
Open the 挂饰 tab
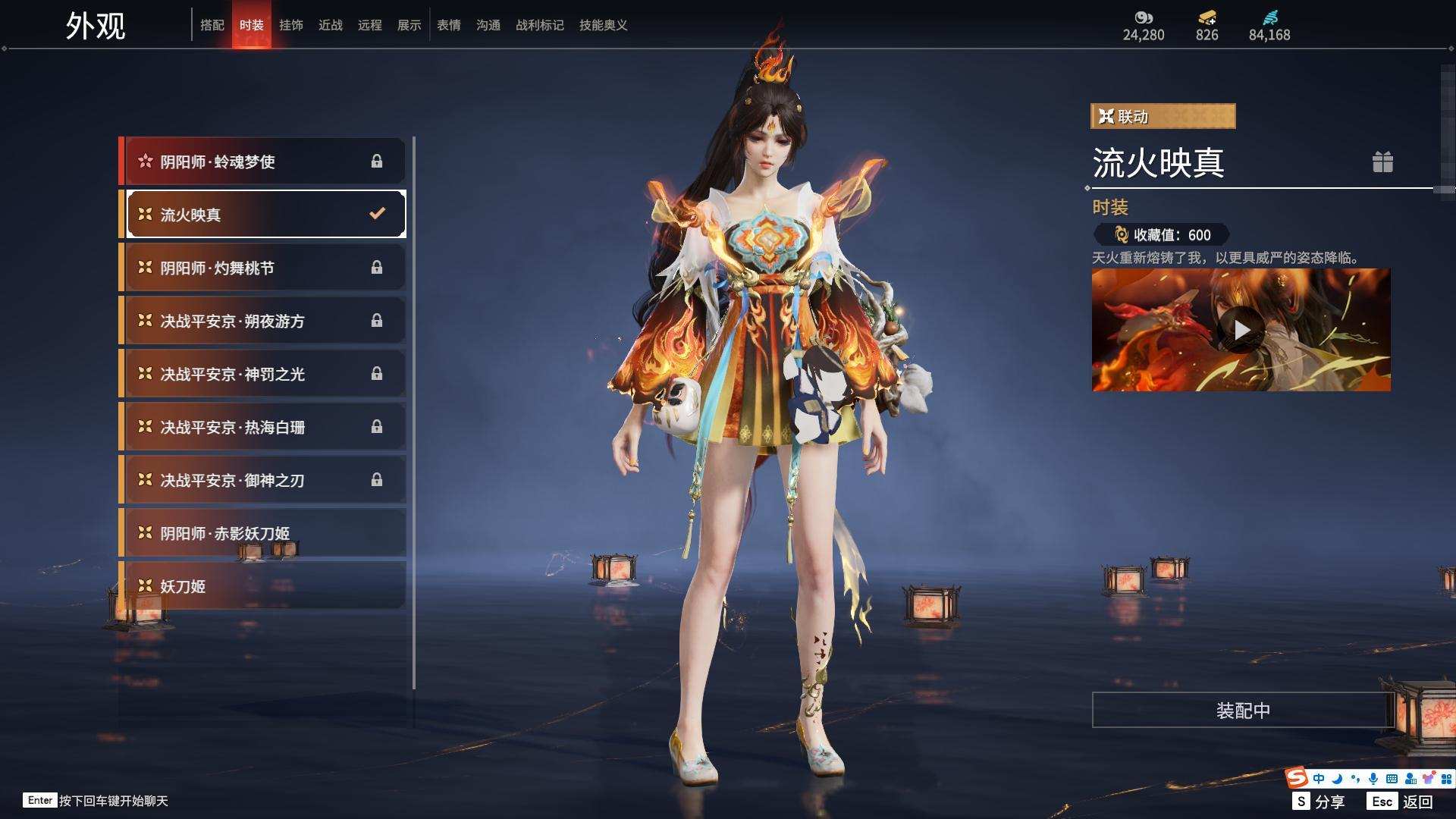click(291, 25)
